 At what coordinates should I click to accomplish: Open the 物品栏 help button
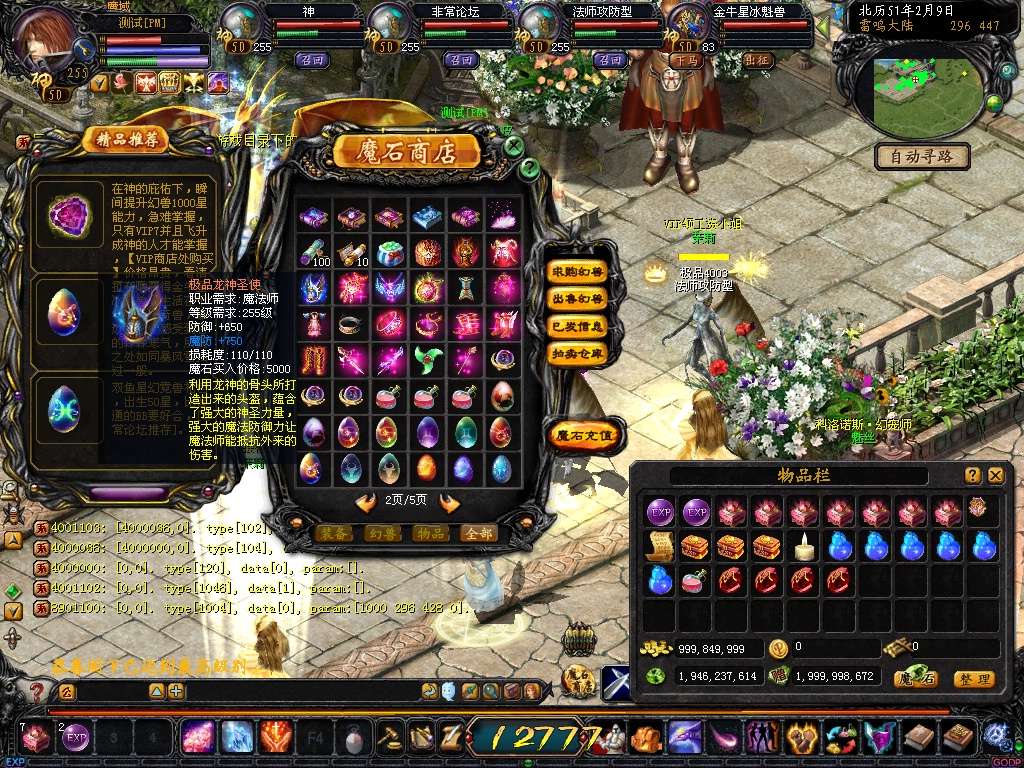click(972, 476)
